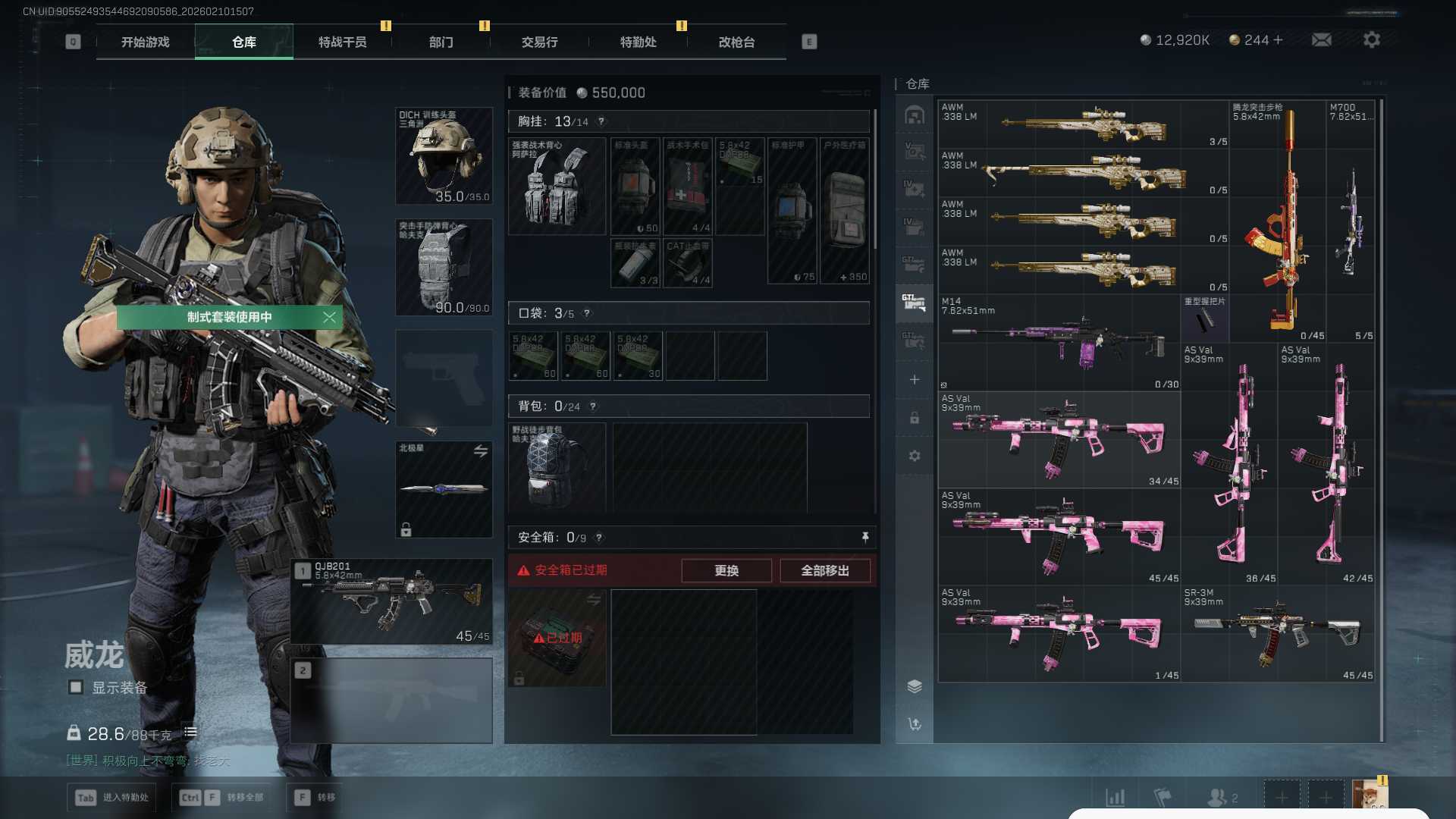Open the settings gear icon
This screenshot has height=819, width=1456.
(x=1371, y=40)
